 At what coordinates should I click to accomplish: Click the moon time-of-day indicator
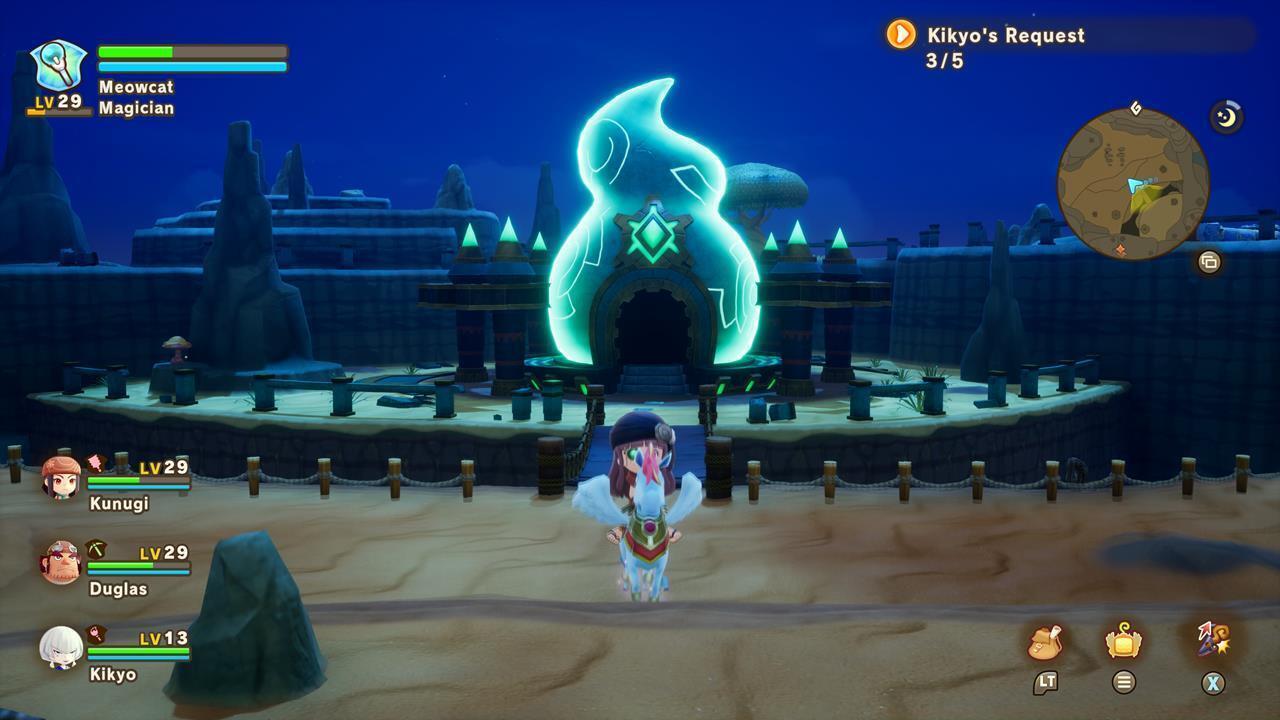point(1227,115)
